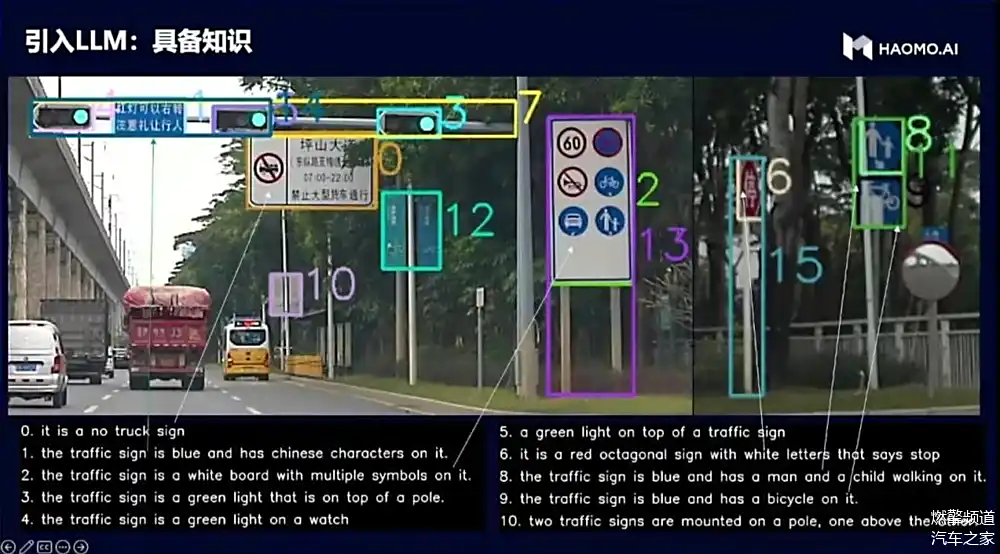1000x554 pixels.
Task: Toggle the CC subtitles button
Action: (x=45, y=546)
